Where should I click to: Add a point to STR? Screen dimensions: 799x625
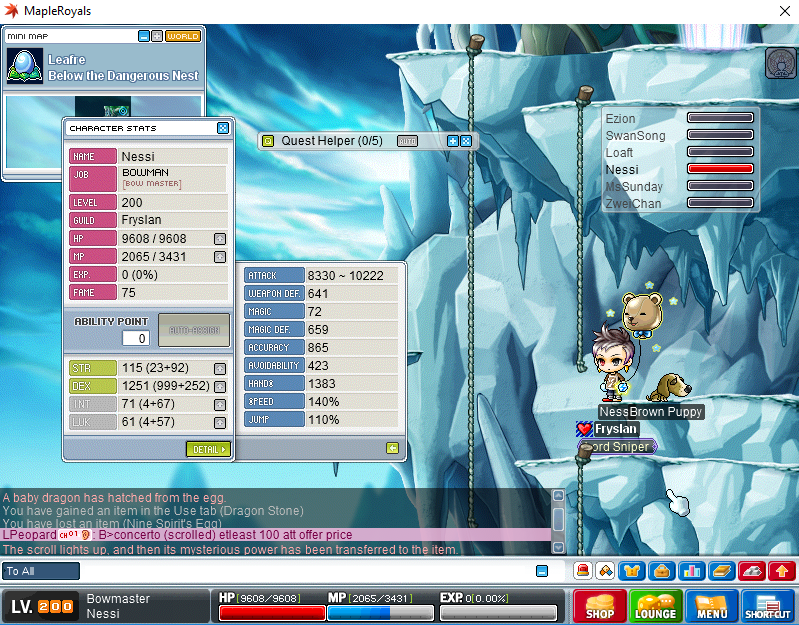(220, 368)
